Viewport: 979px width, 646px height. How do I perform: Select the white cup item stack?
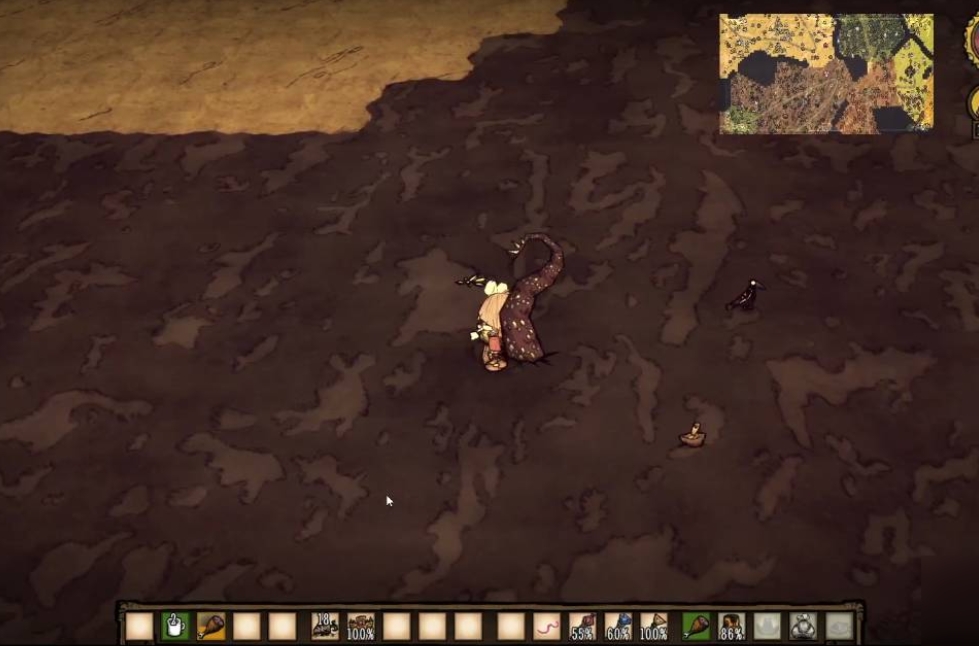pos(175,626)
